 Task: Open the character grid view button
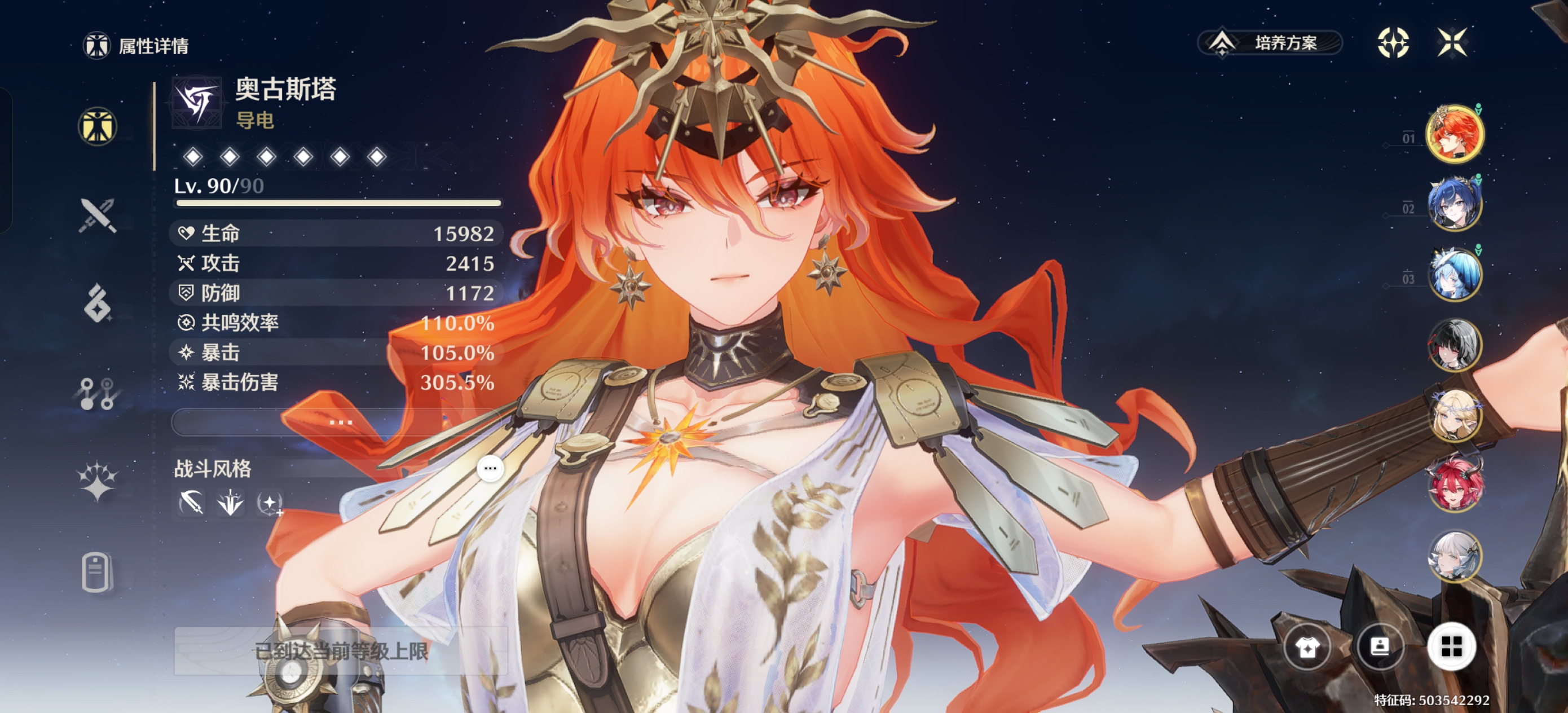1451,646
